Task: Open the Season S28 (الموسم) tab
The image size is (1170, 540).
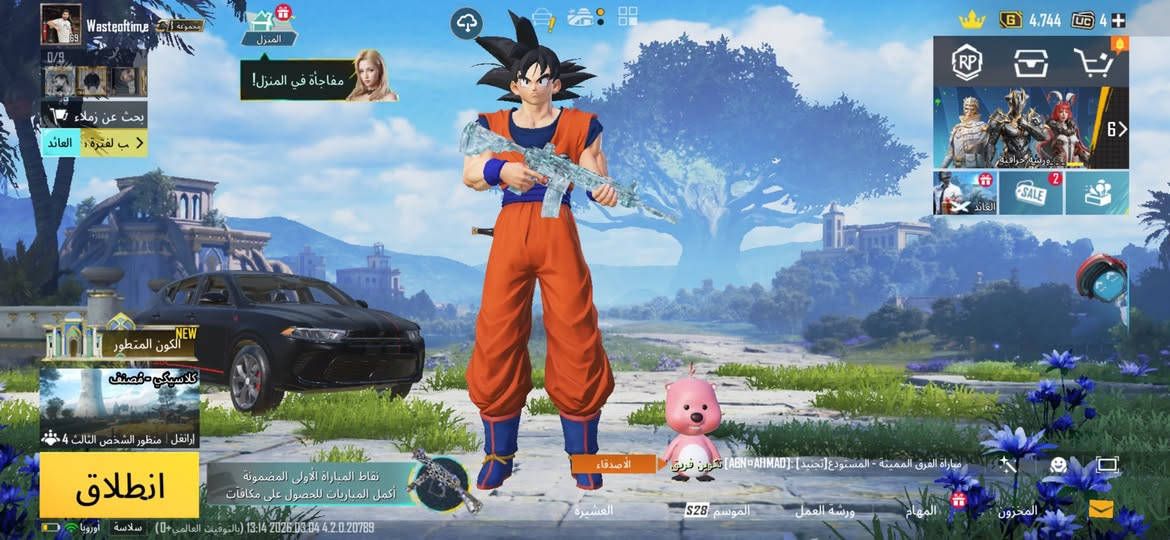Action: [718, 511]
